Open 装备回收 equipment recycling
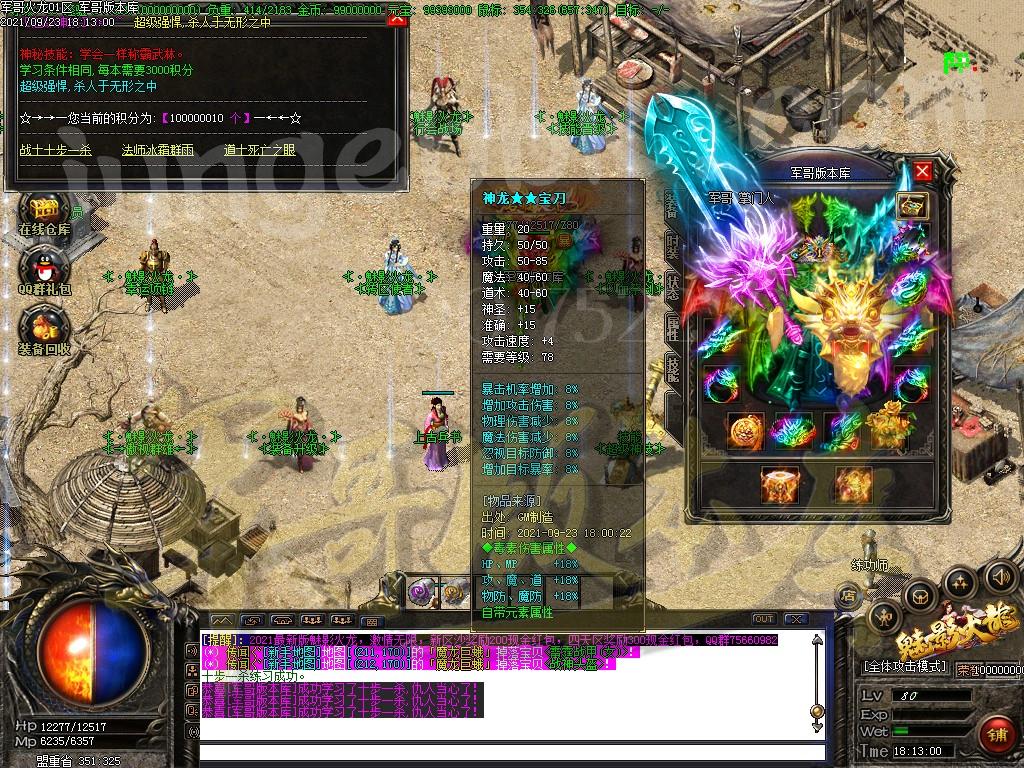 (x=44, y=332)
